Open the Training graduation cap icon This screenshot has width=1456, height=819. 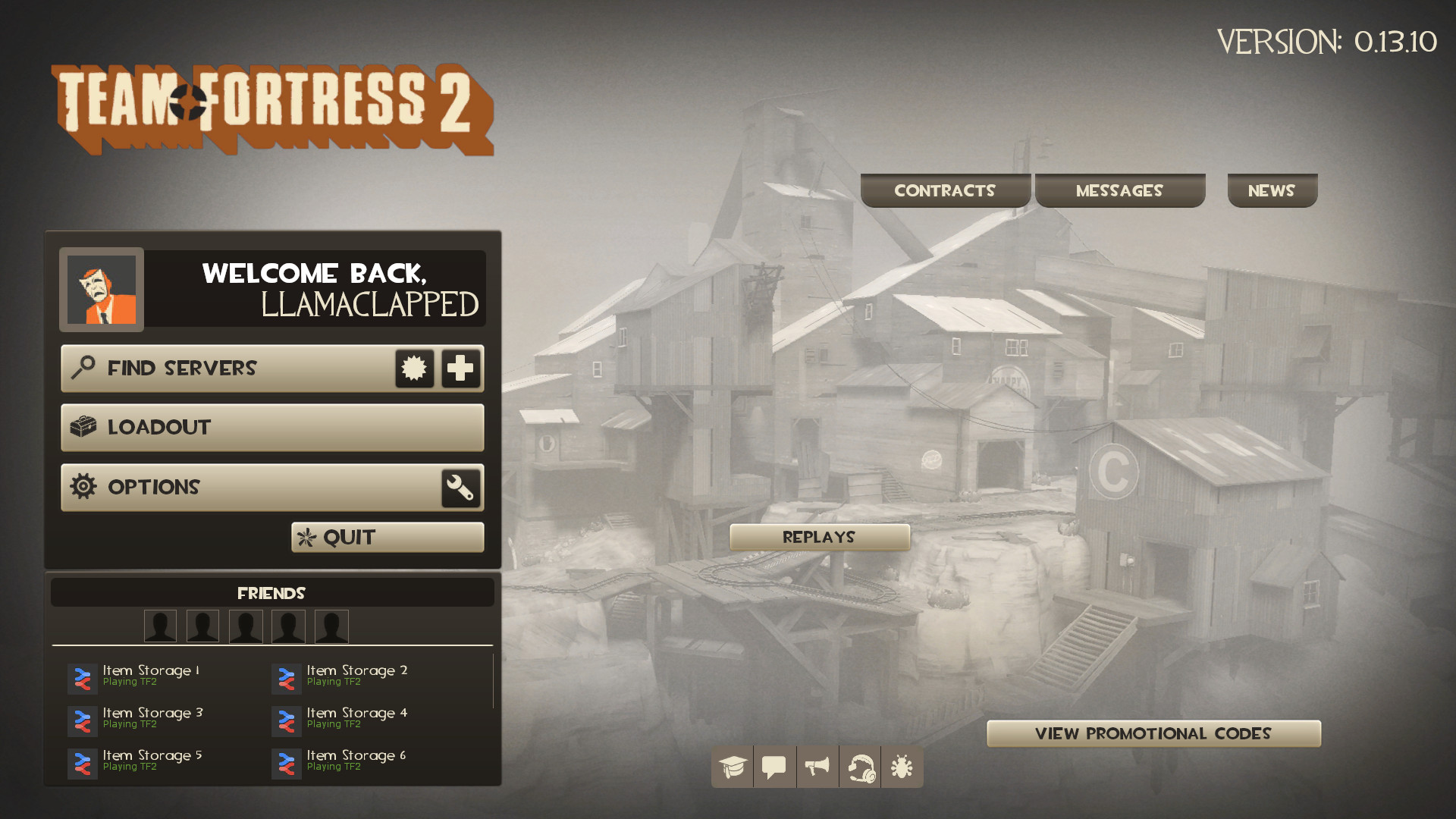coord(731,767)
